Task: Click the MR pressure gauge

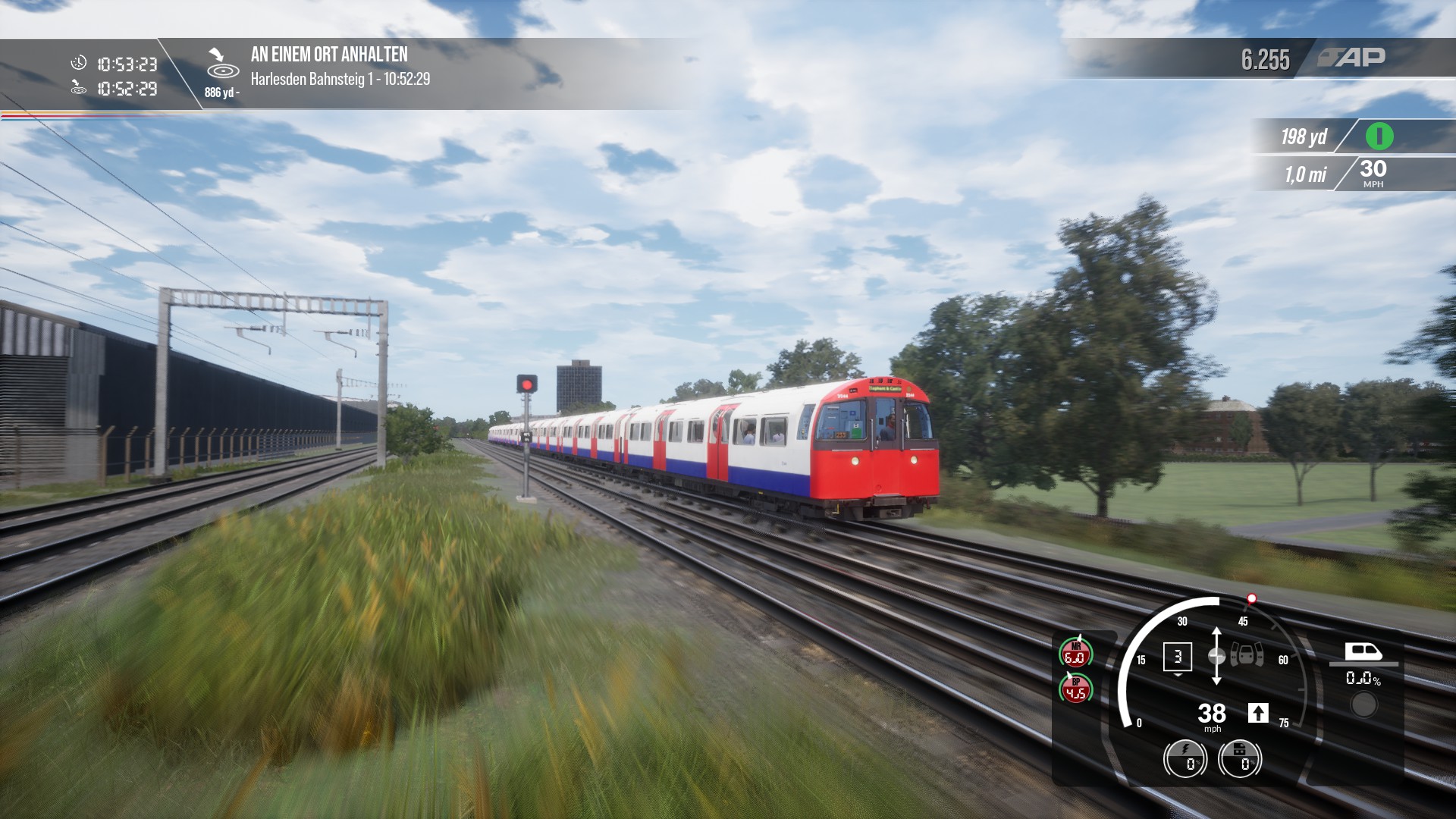Action: pyautogui.click(x=1075, y=653)
